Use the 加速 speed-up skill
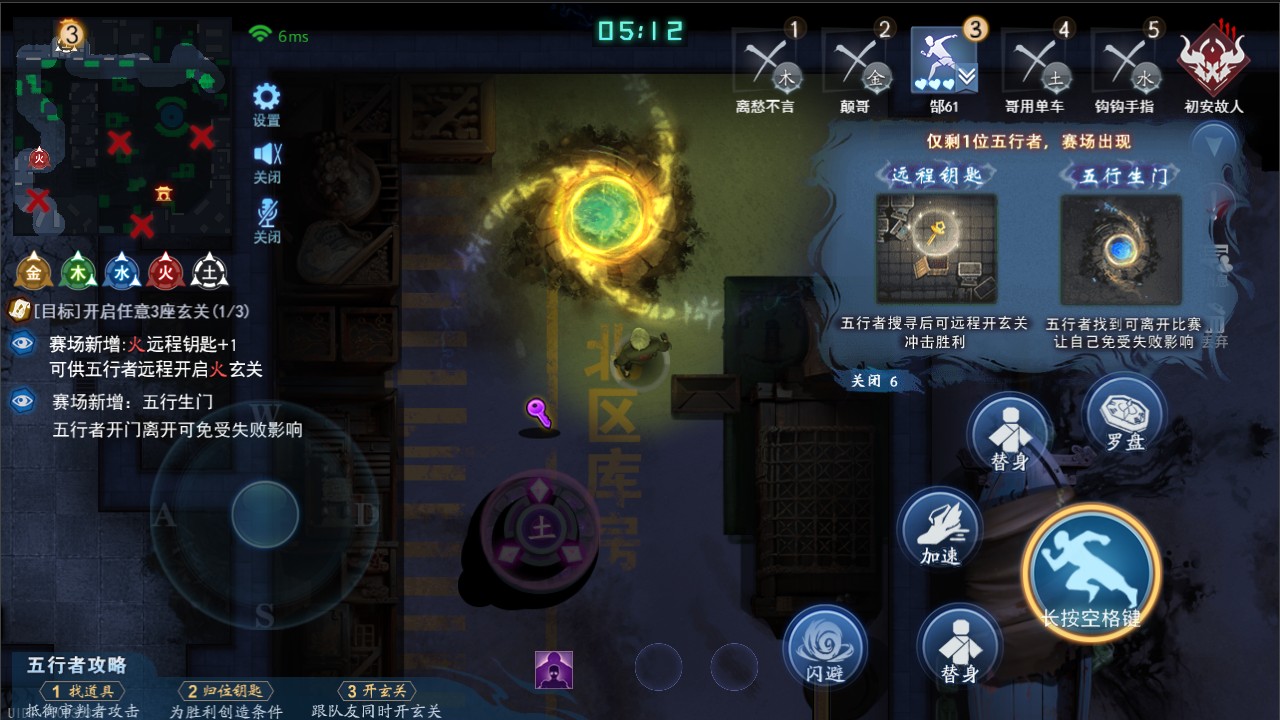 939,529
